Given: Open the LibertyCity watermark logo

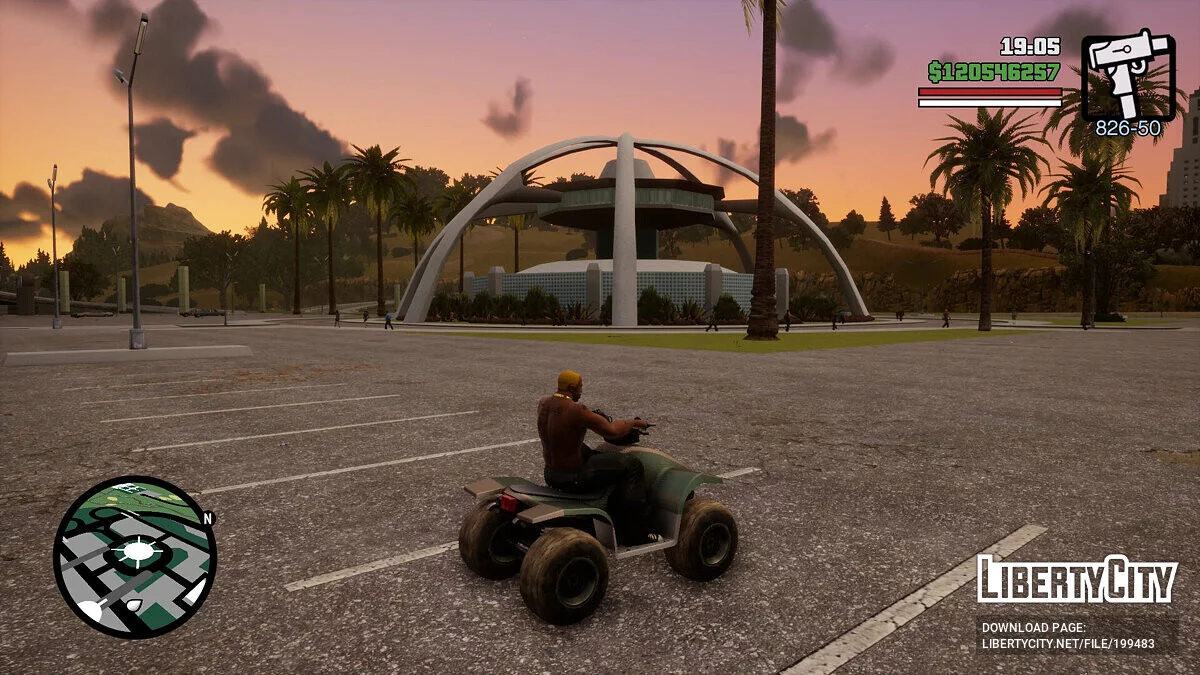Looking at the screenshot, I should coord(1077,580).
